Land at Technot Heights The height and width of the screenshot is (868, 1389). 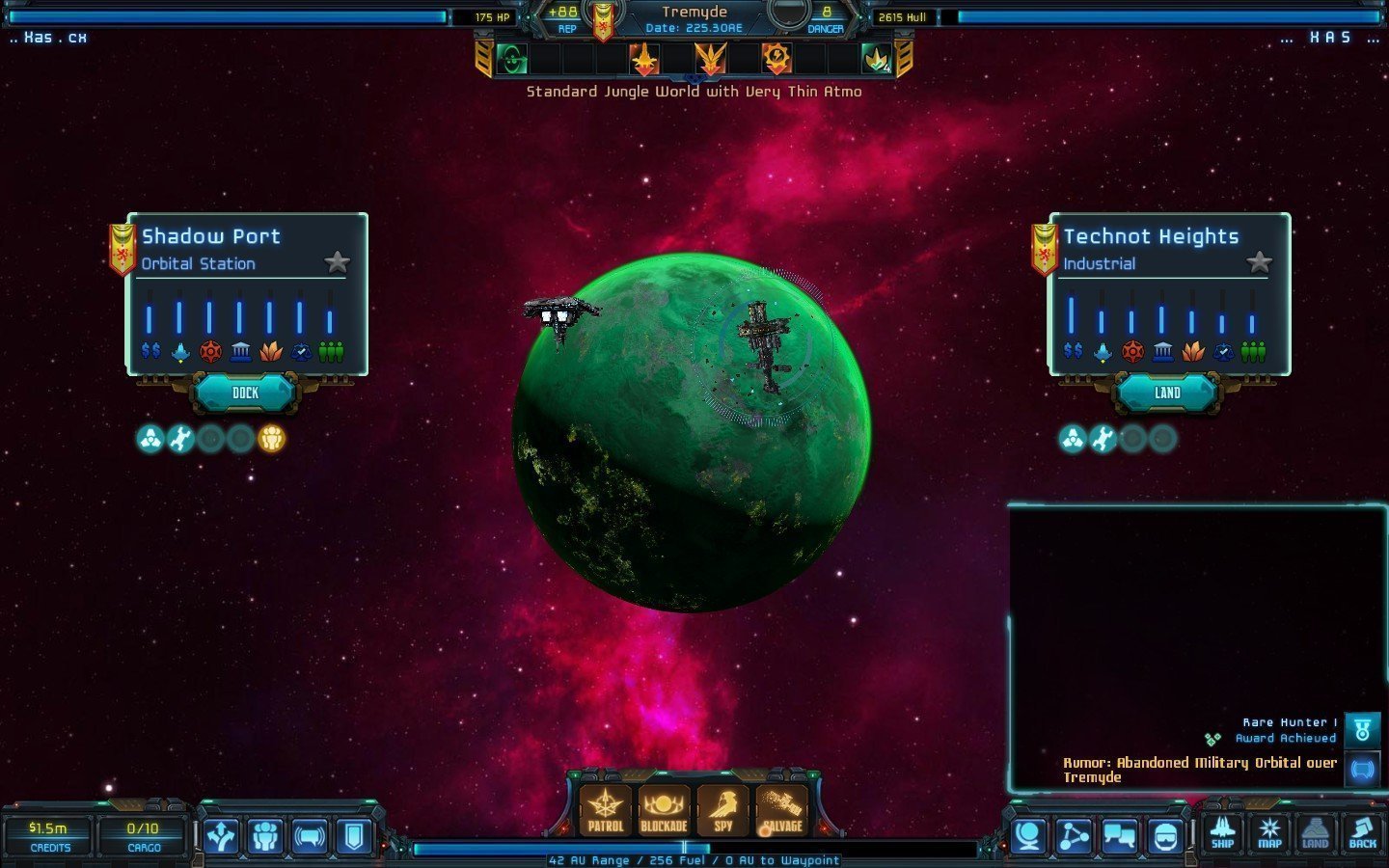pos(1167,393)
